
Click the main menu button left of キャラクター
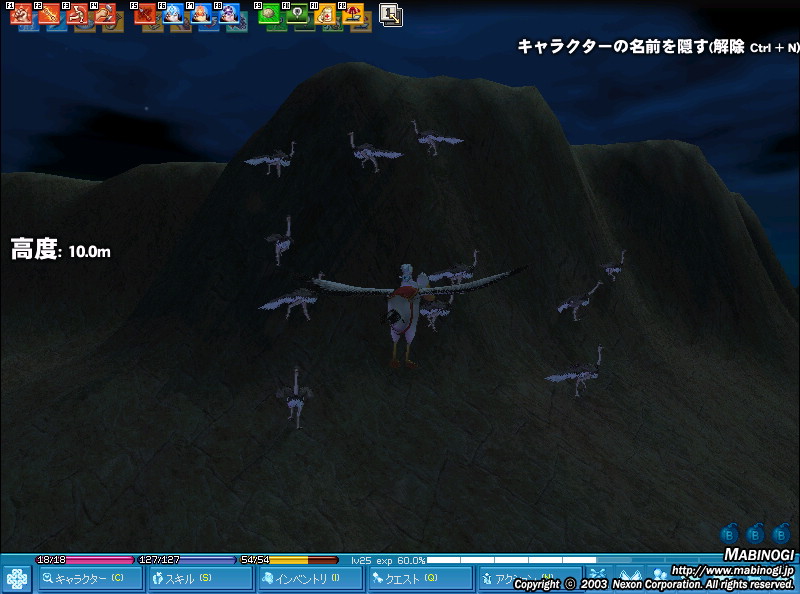pos(16,579)
